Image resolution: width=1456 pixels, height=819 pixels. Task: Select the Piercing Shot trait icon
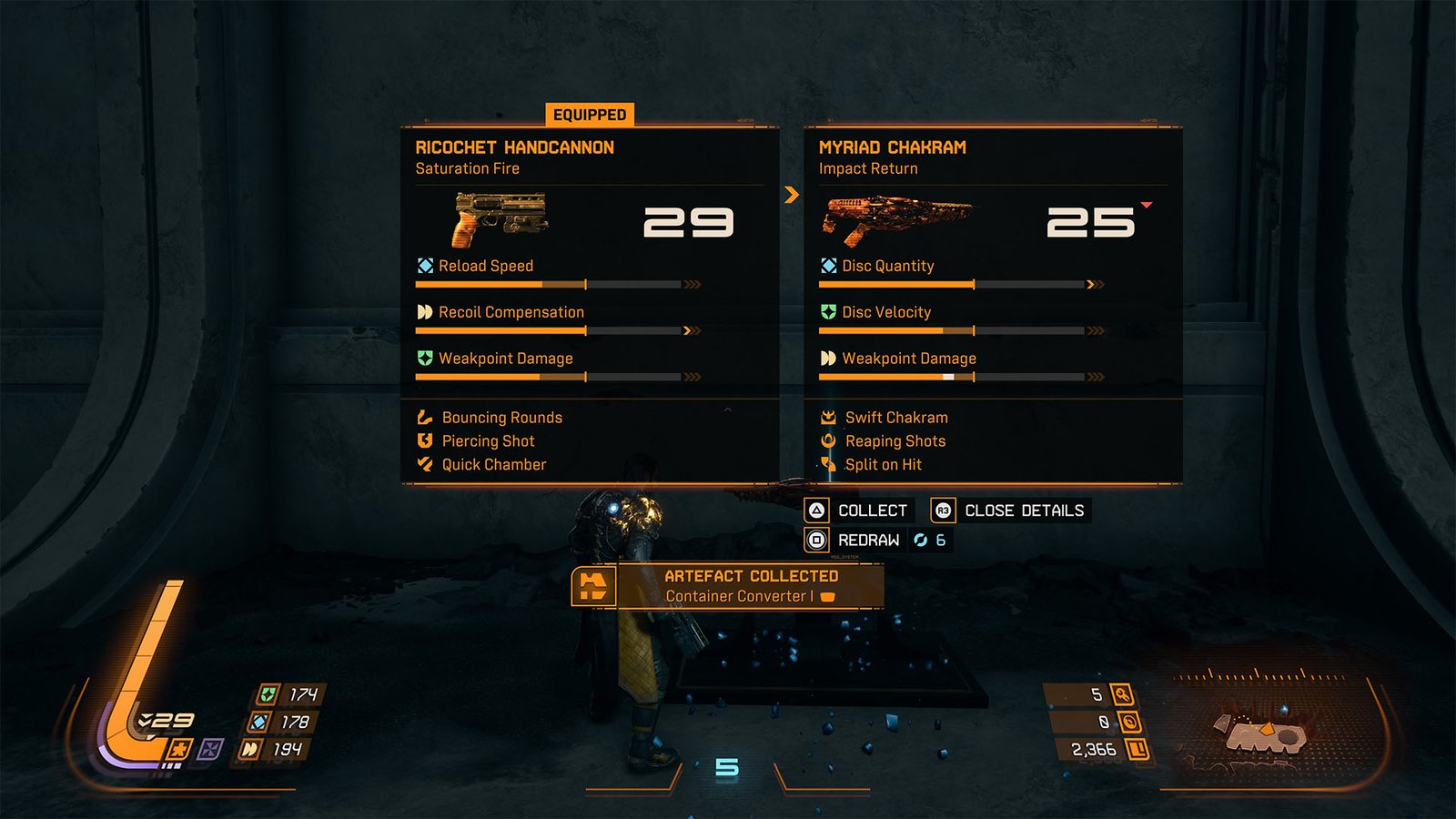point(423,440)
